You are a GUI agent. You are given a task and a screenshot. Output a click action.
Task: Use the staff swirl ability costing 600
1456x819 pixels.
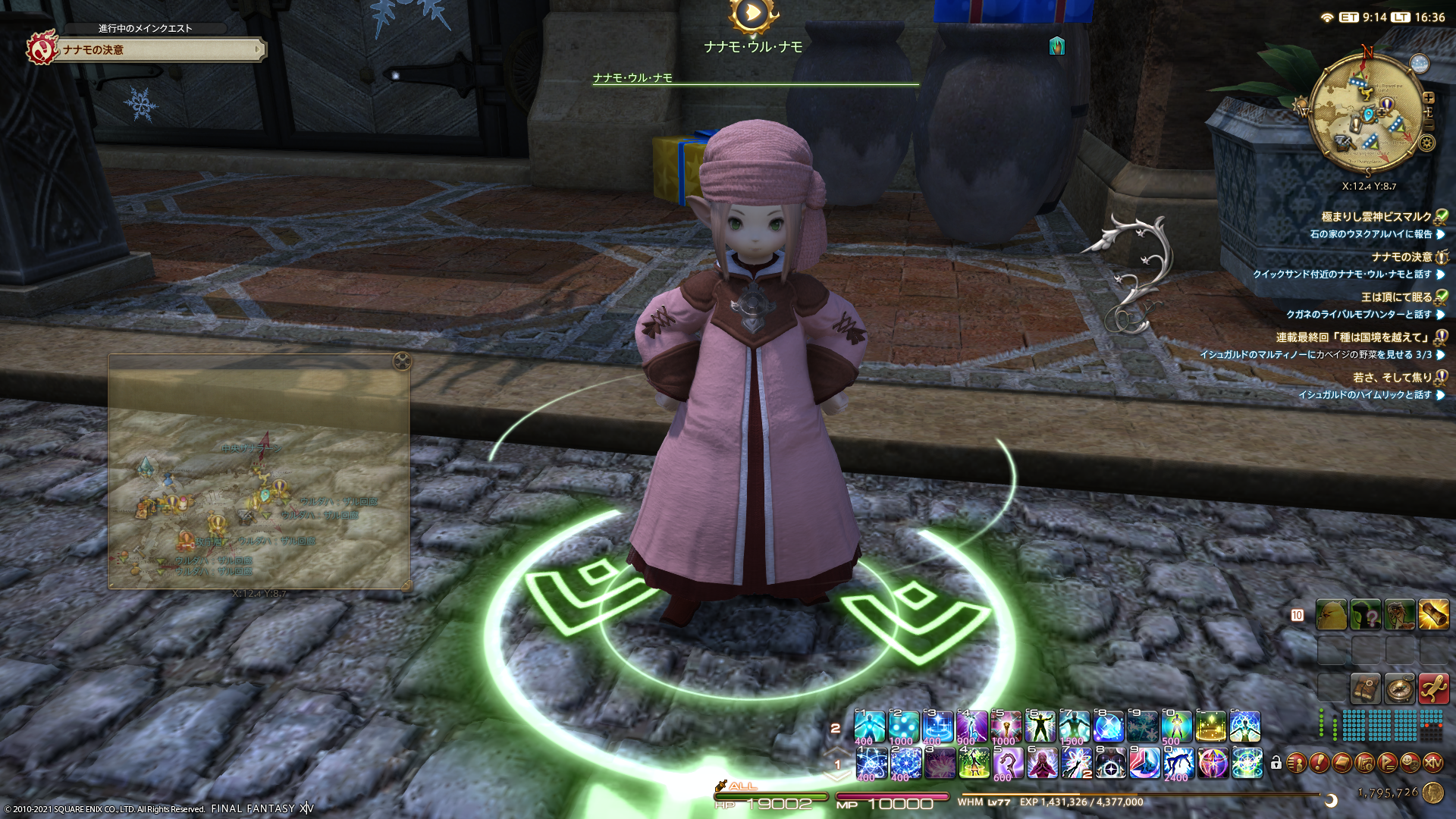pyautogui.click(x=1007, y=763)
